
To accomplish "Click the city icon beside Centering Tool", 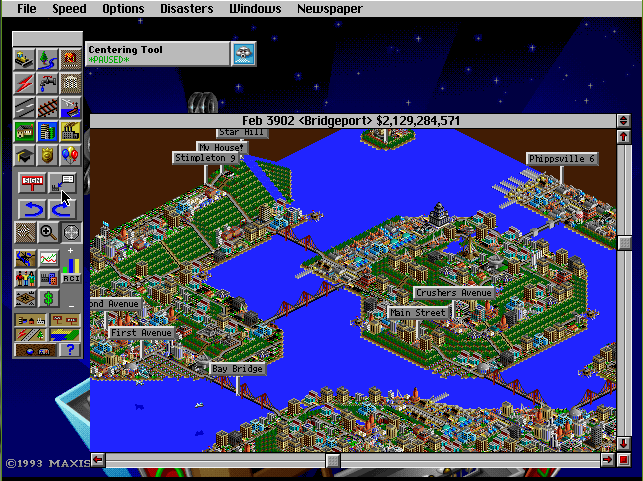I will point(243,53).
